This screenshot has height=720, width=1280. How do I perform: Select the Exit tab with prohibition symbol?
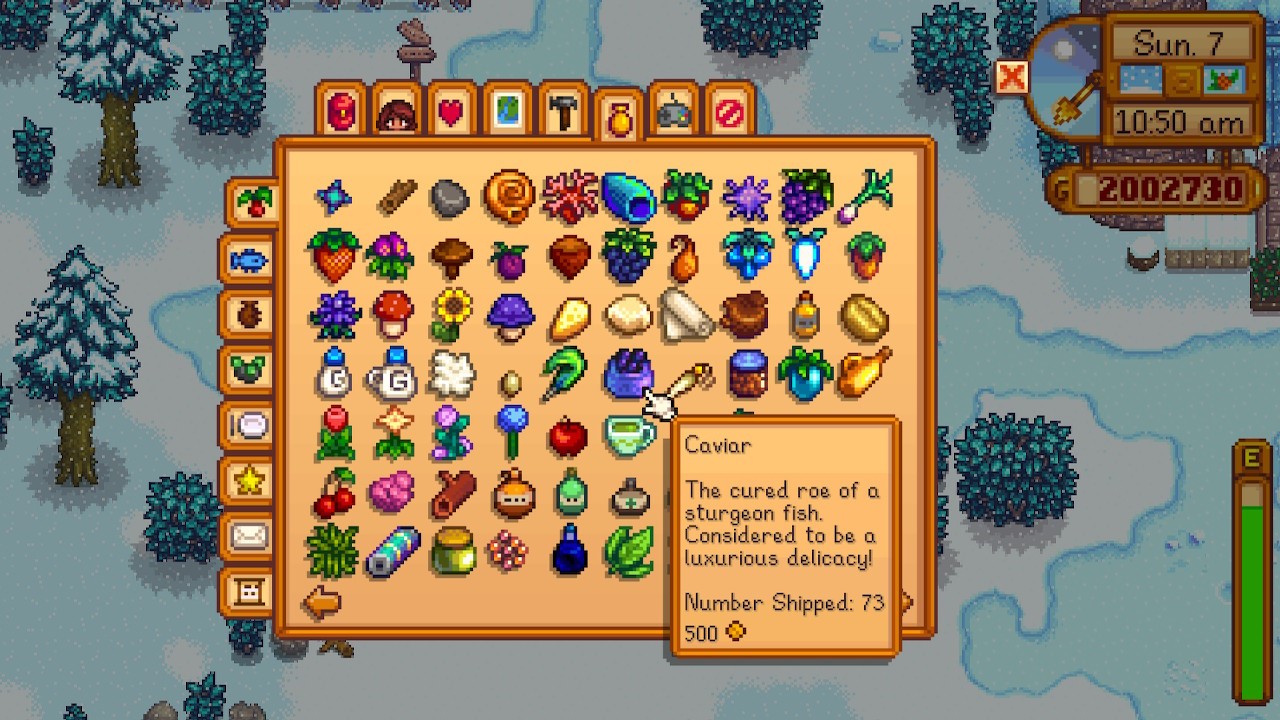(x=731, y=110)
